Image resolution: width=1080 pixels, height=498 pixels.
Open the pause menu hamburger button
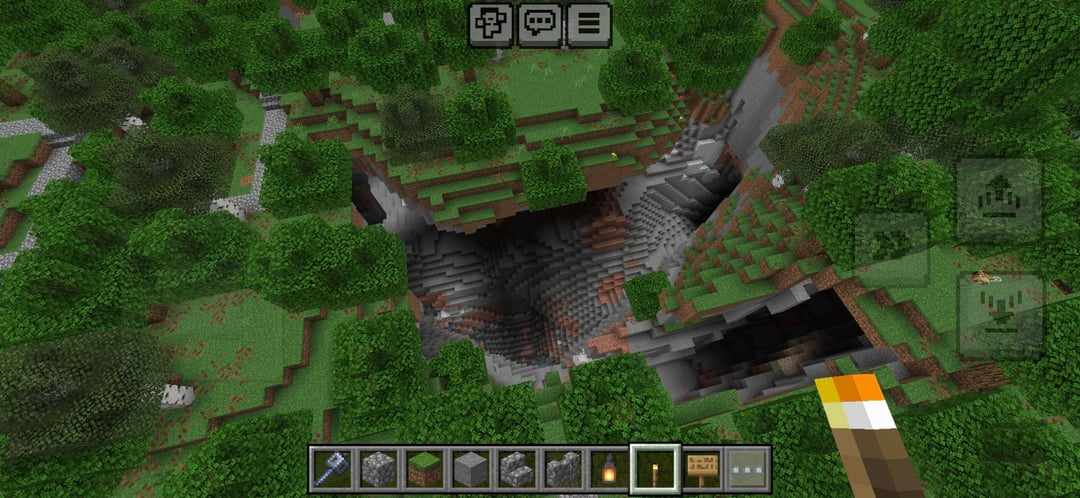588,23
